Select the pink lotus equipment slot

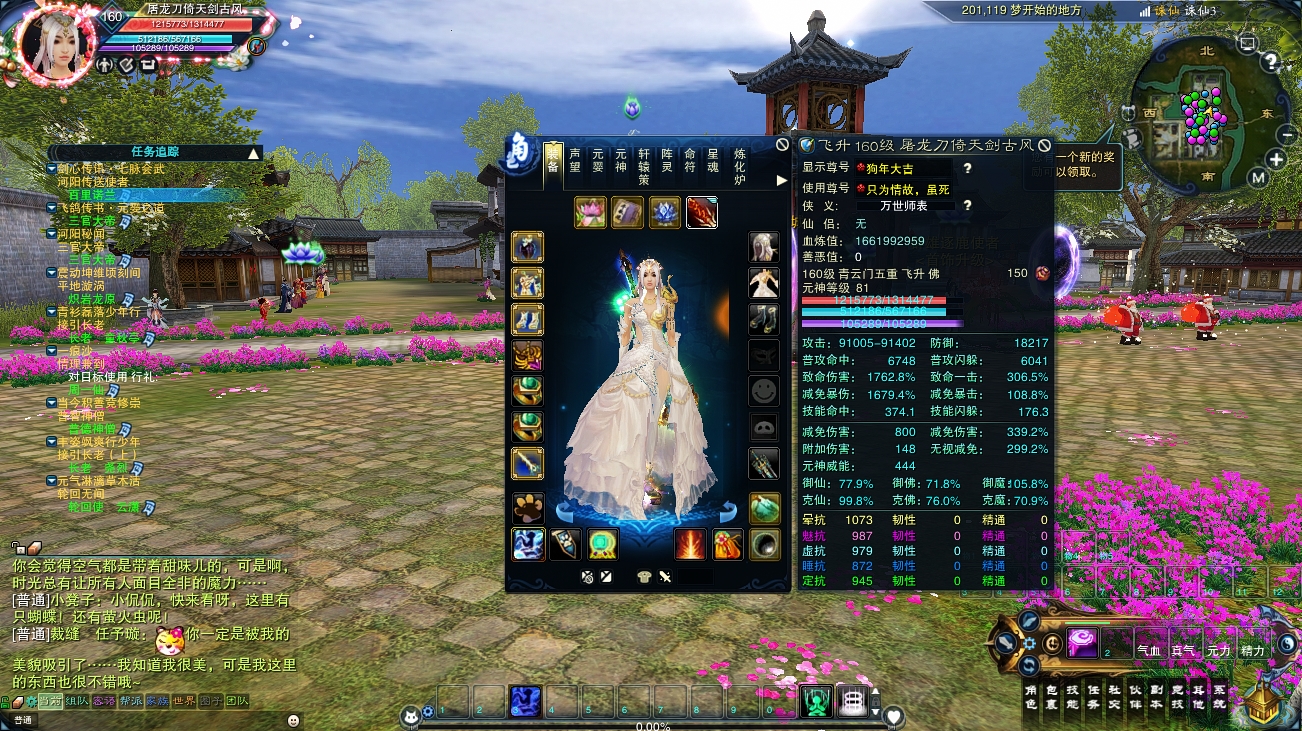[591, 213]
